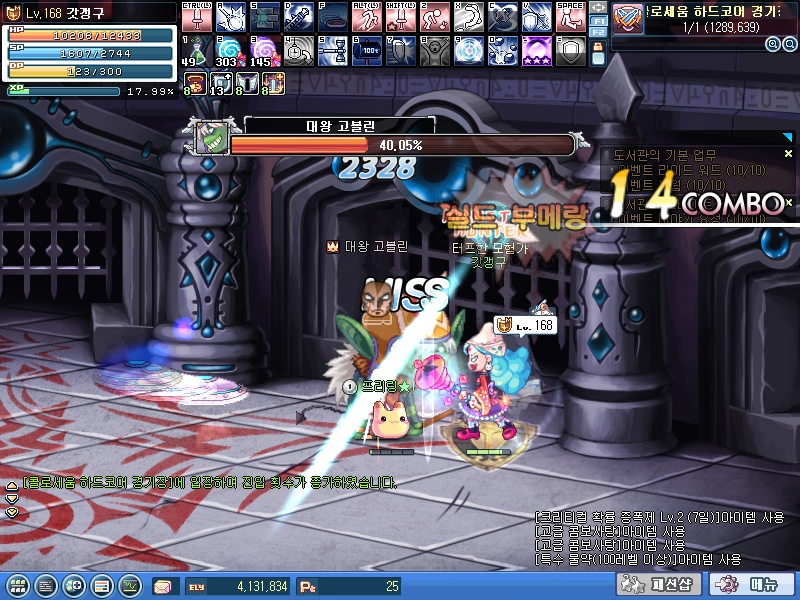The image size is (800, 600).
Task: Open the mail envelope icon
Action: [x=162, y=586]
